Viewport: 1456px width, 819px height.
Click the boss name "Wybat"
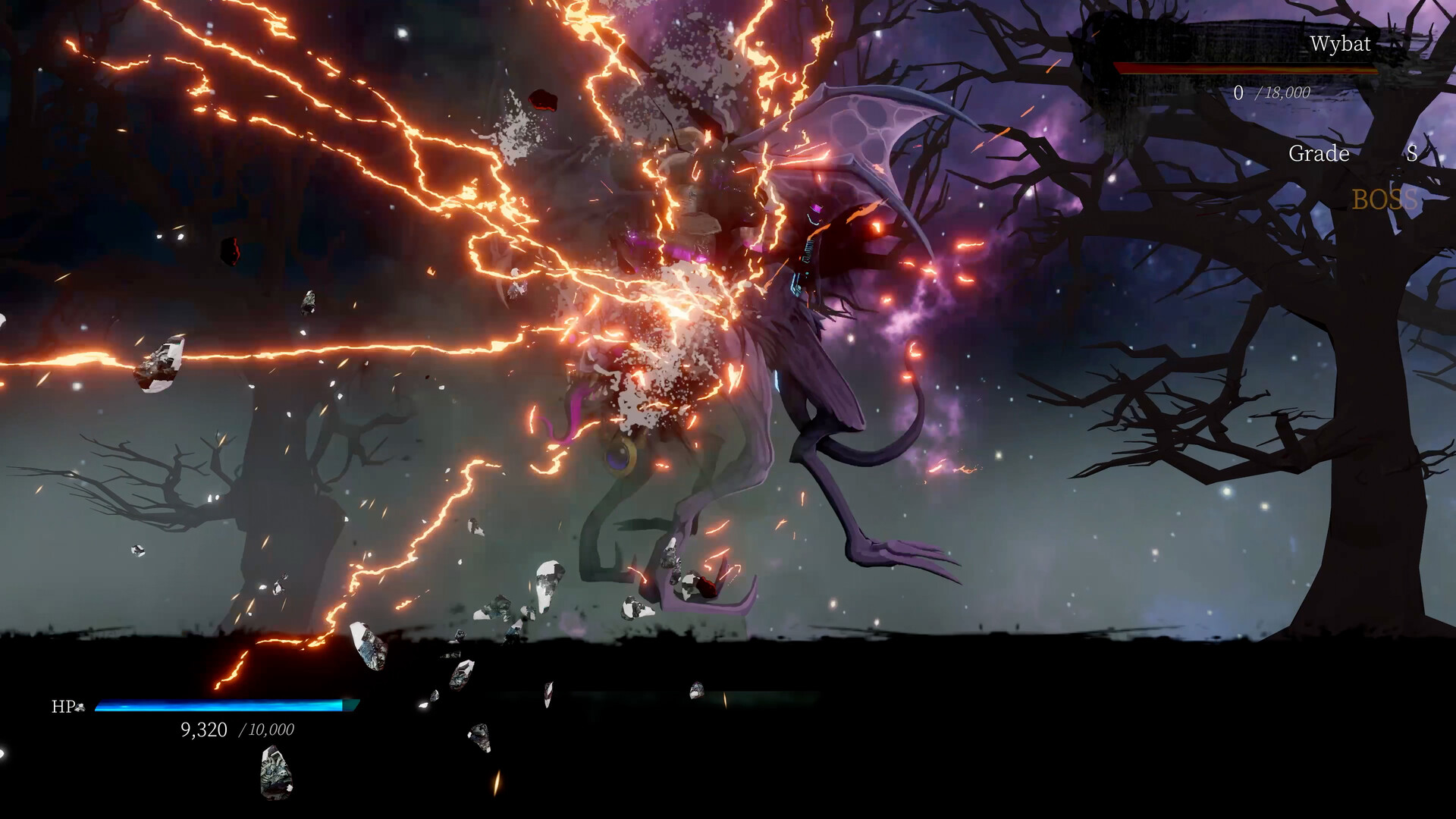point(1341,44)
